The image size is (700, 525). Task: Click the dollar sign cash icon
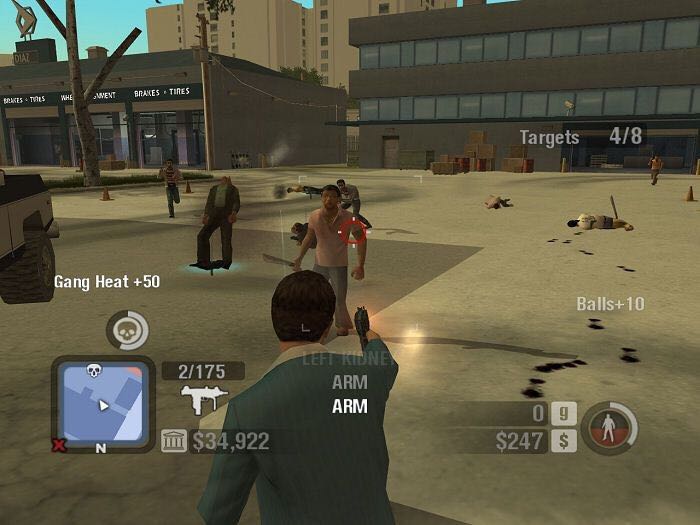(x=563, y=440)
